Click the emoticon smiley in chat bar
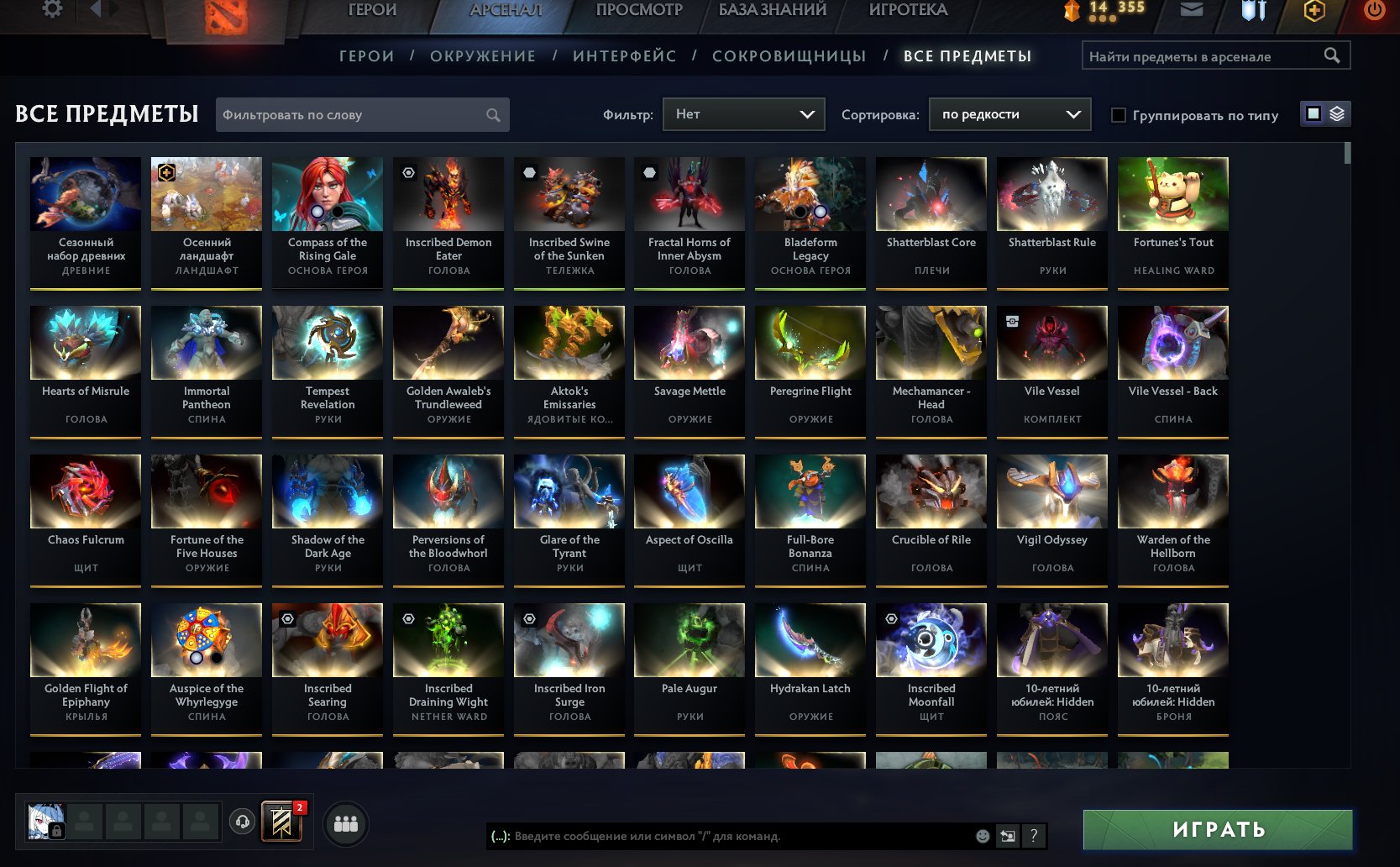This screenshot has height=867, width=1400. point(981,837)
